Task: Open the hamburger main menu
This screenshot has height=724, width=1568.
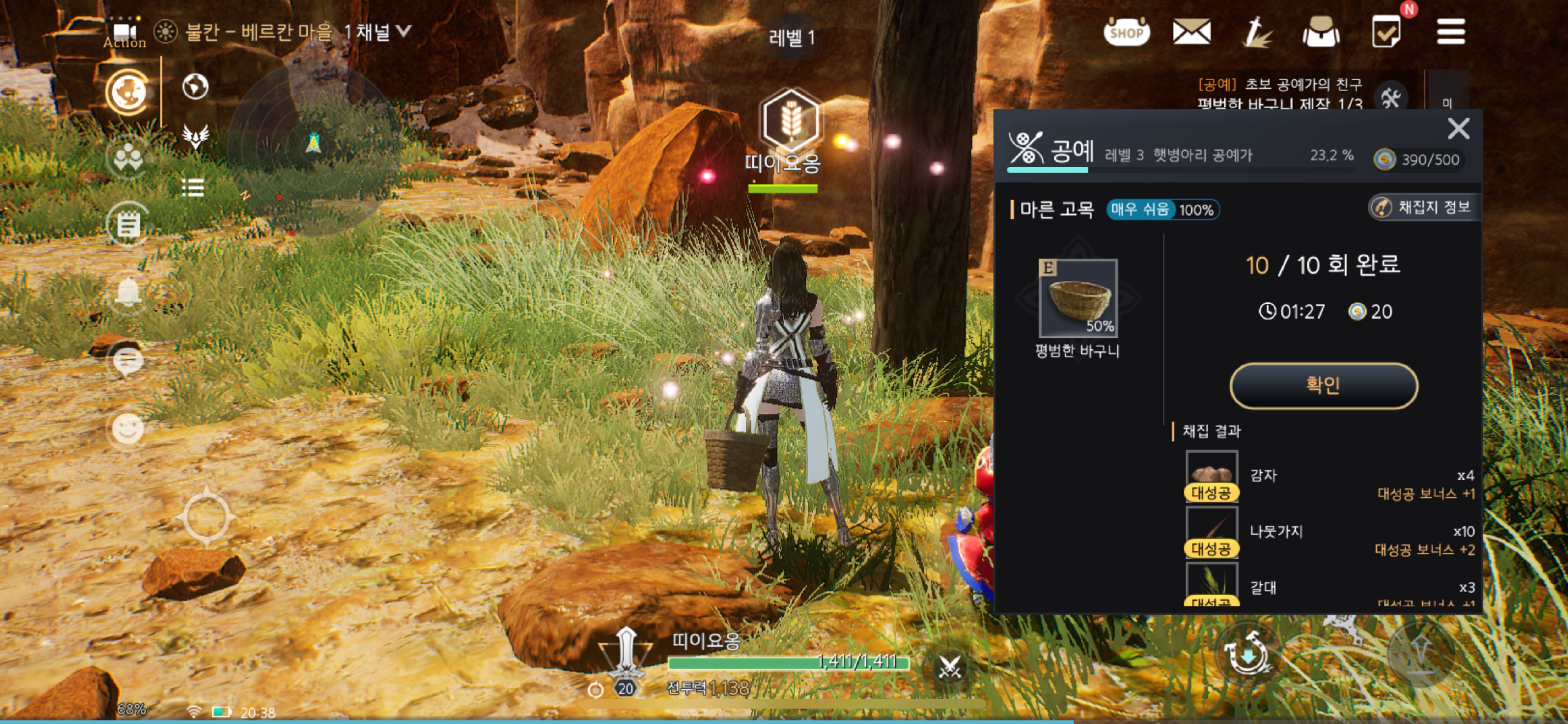Action: [1450, 32]
